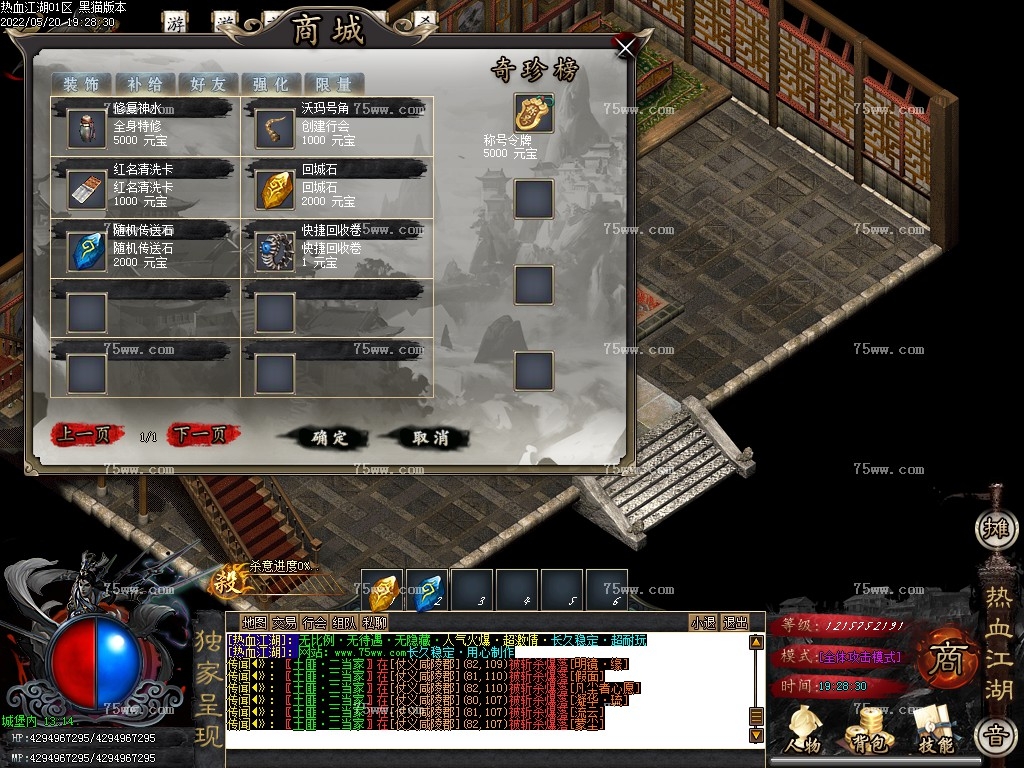1024x768 pixels.
Task: Select the 修复神水 repair potion item
Action: tap(87, 130)
